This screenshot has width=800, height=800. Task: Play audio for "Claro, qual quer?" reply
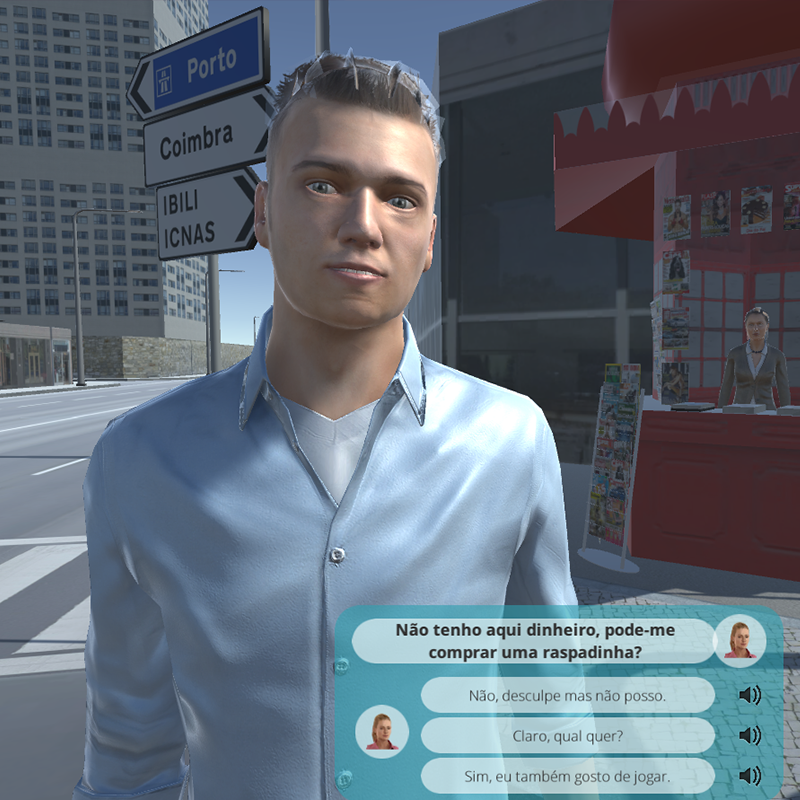click(x=749, y=735)
